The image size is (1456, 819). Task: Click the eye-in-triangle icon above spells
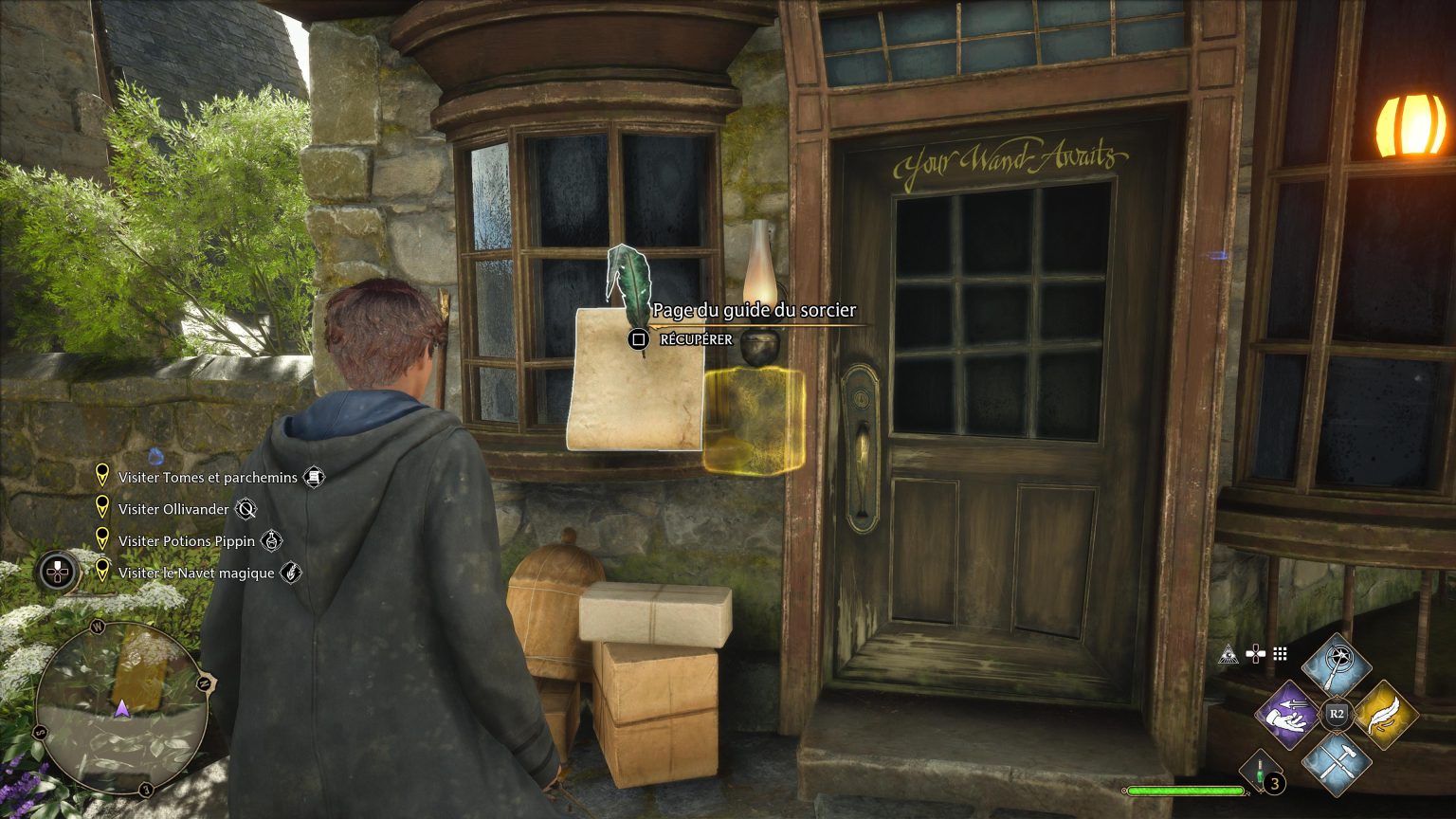(x=1231, y=653)
